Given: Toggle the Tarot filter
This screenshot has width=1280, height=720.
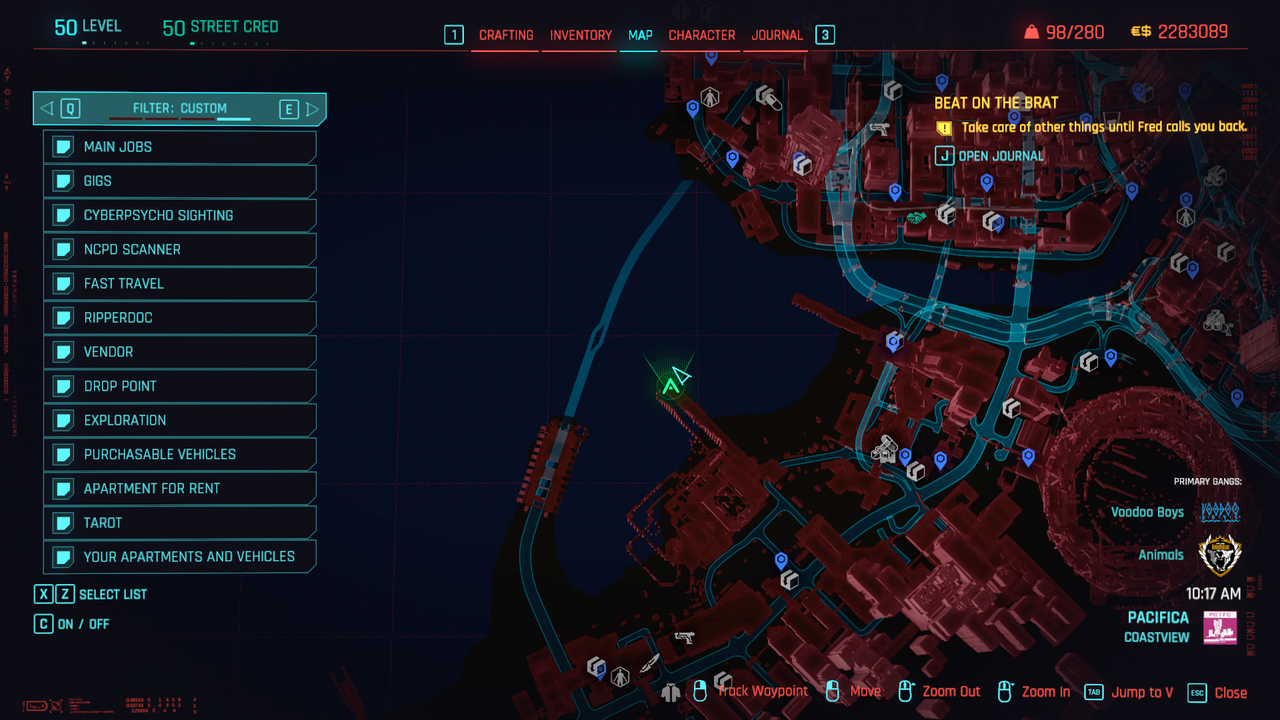Looking at the screenshot, I should pos(180,523).
